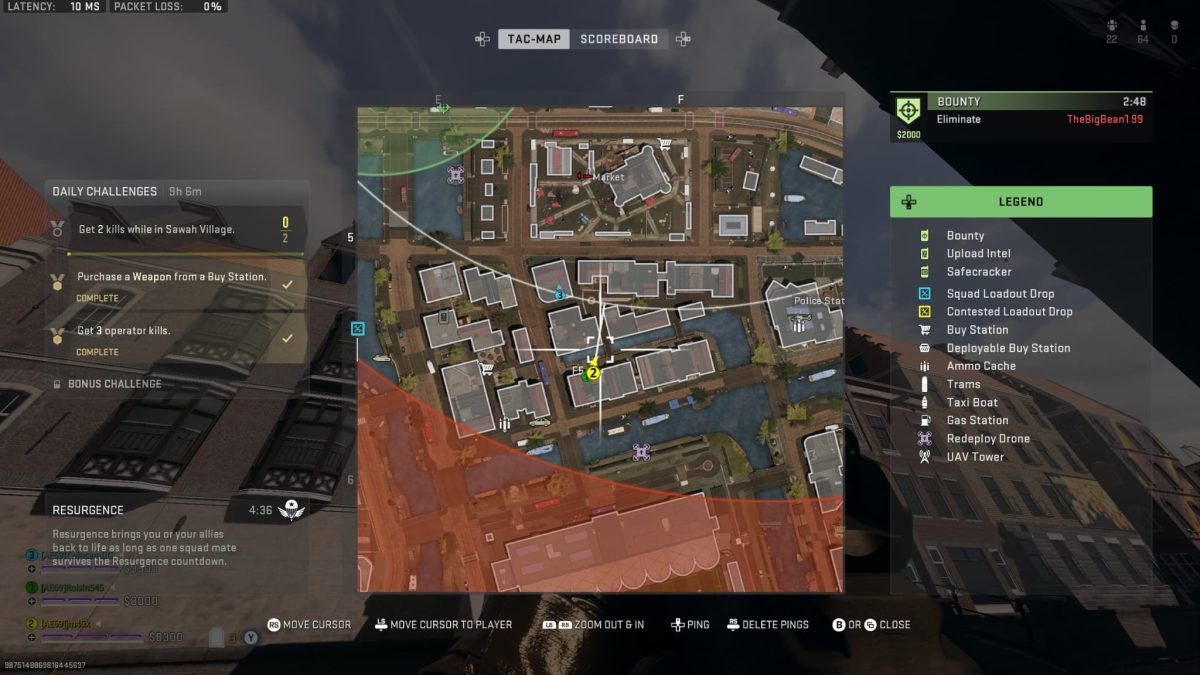Switch to the TAC-MAP tab

pyautogui.click(x=533, y=39)
